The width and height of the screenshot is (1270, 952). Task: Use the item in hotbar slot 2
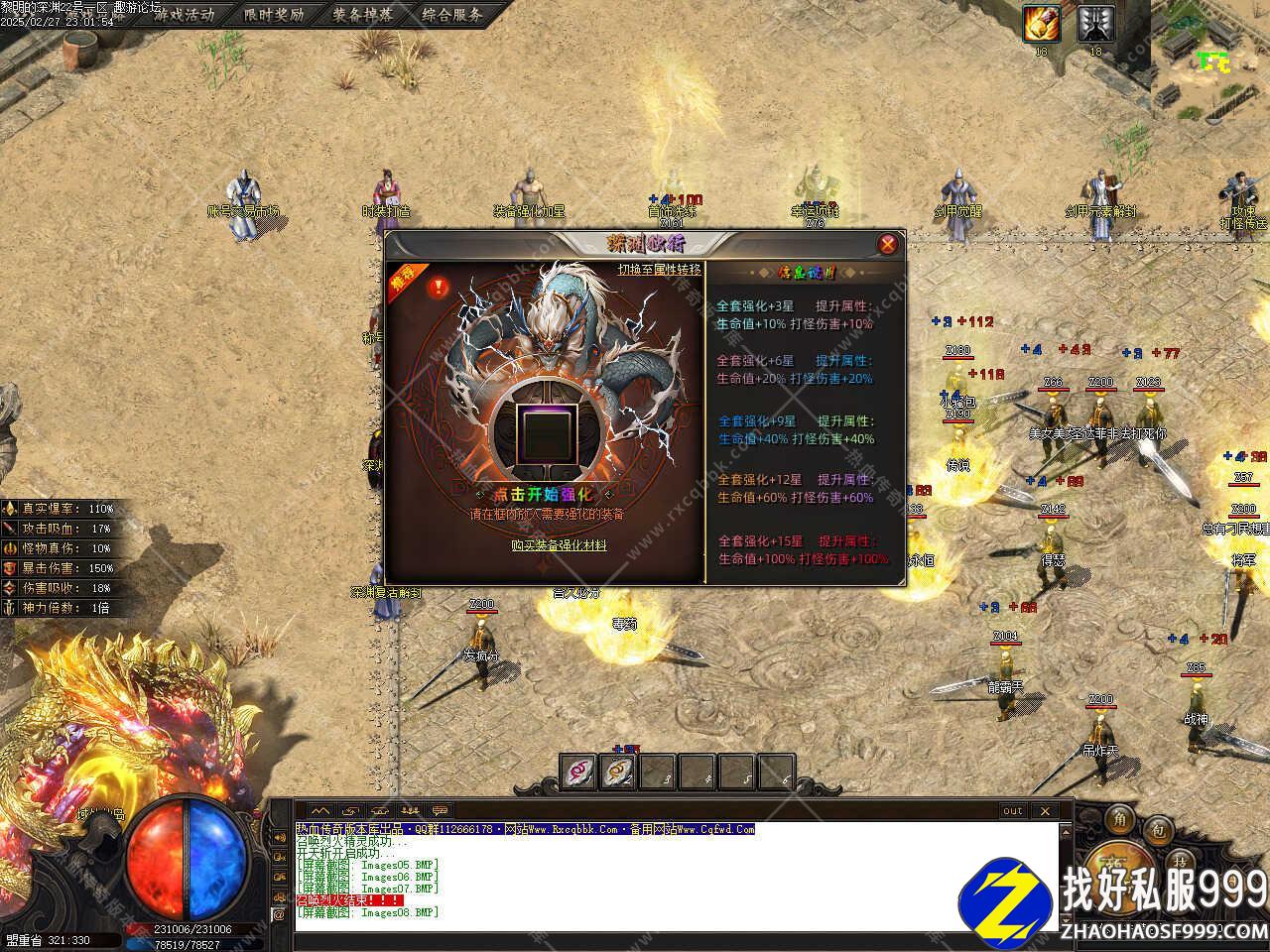tap(618, 772)
